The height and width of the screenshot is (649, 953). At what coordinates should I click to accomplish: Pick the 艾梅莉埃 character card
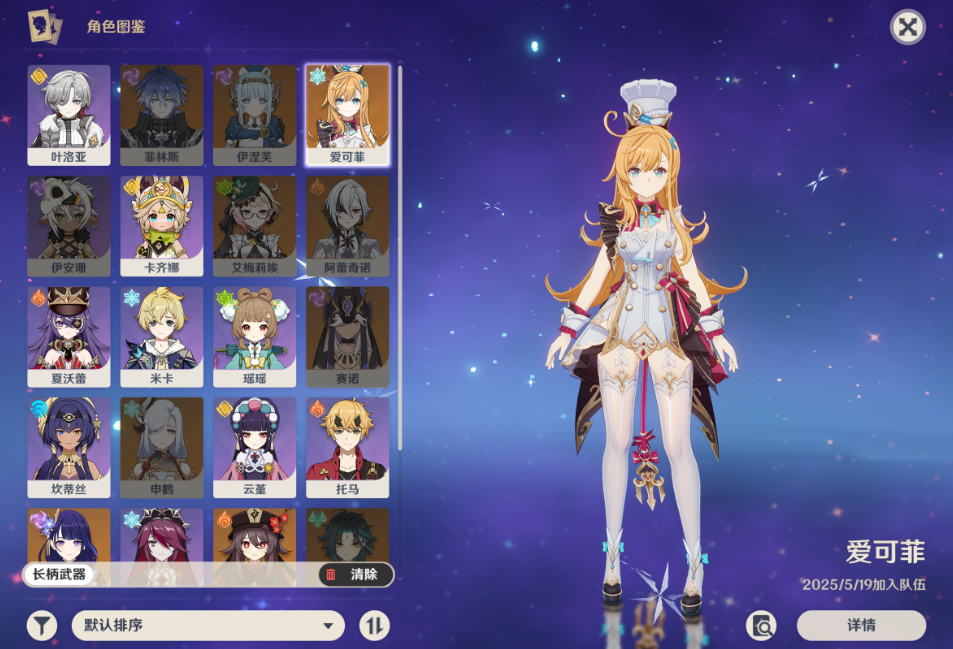pos(254,225)
